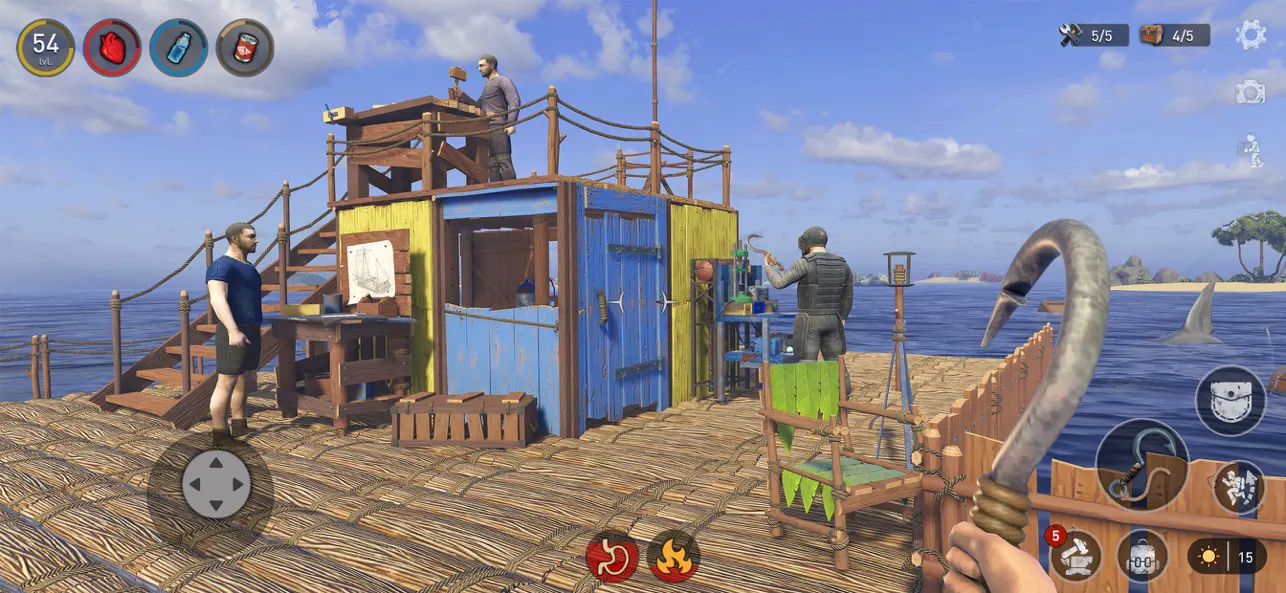Image resolution: width=1286 pixels, height=593 pixels.
Task: Open the level 54 player profile
Action: click(46, 47)
